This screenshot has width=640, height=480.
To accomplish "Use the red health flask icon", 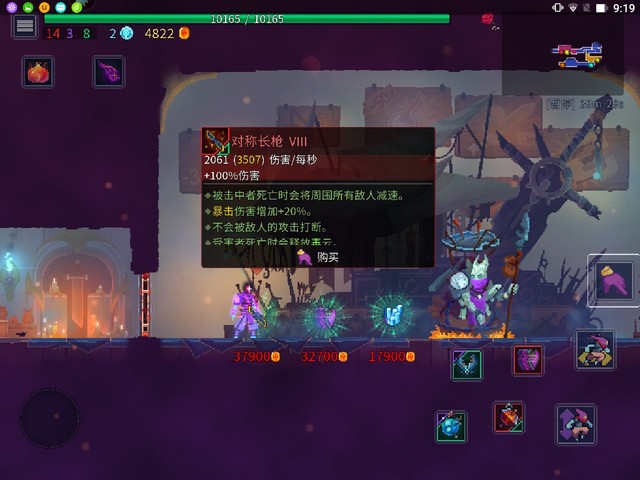I will pos(38,72).
